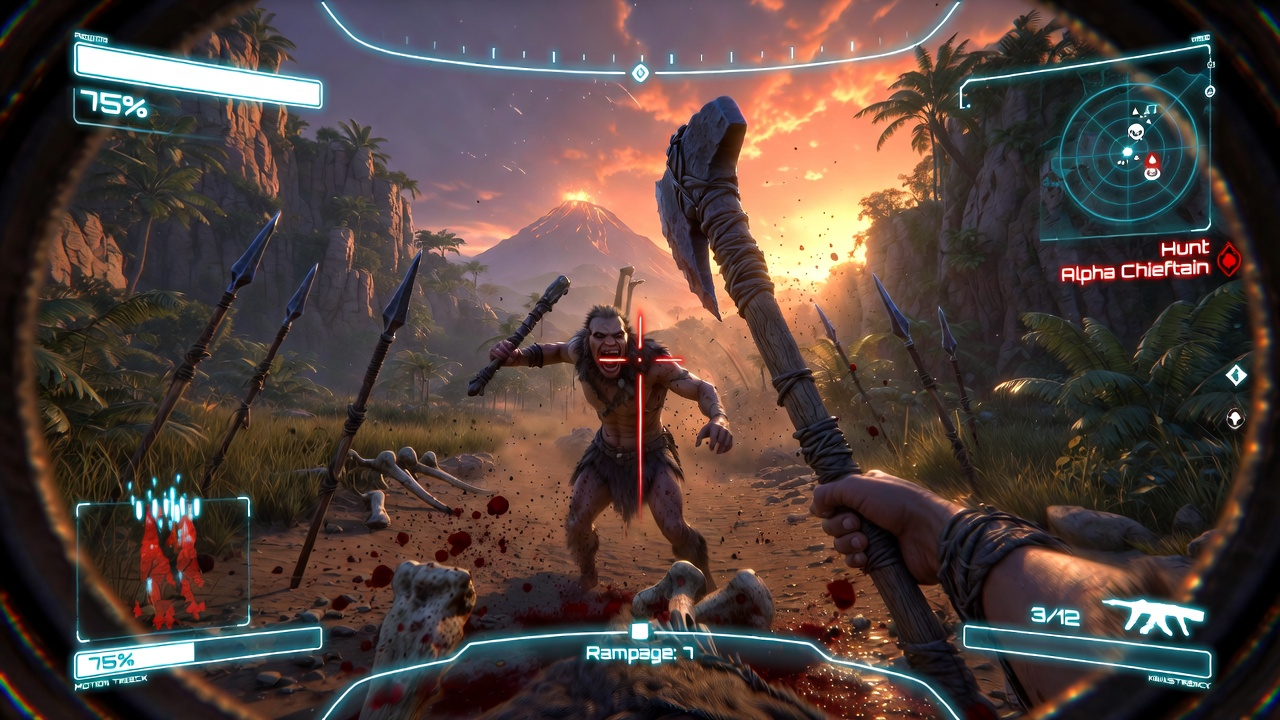Select the skull marker on the radar

[1136, 132]
